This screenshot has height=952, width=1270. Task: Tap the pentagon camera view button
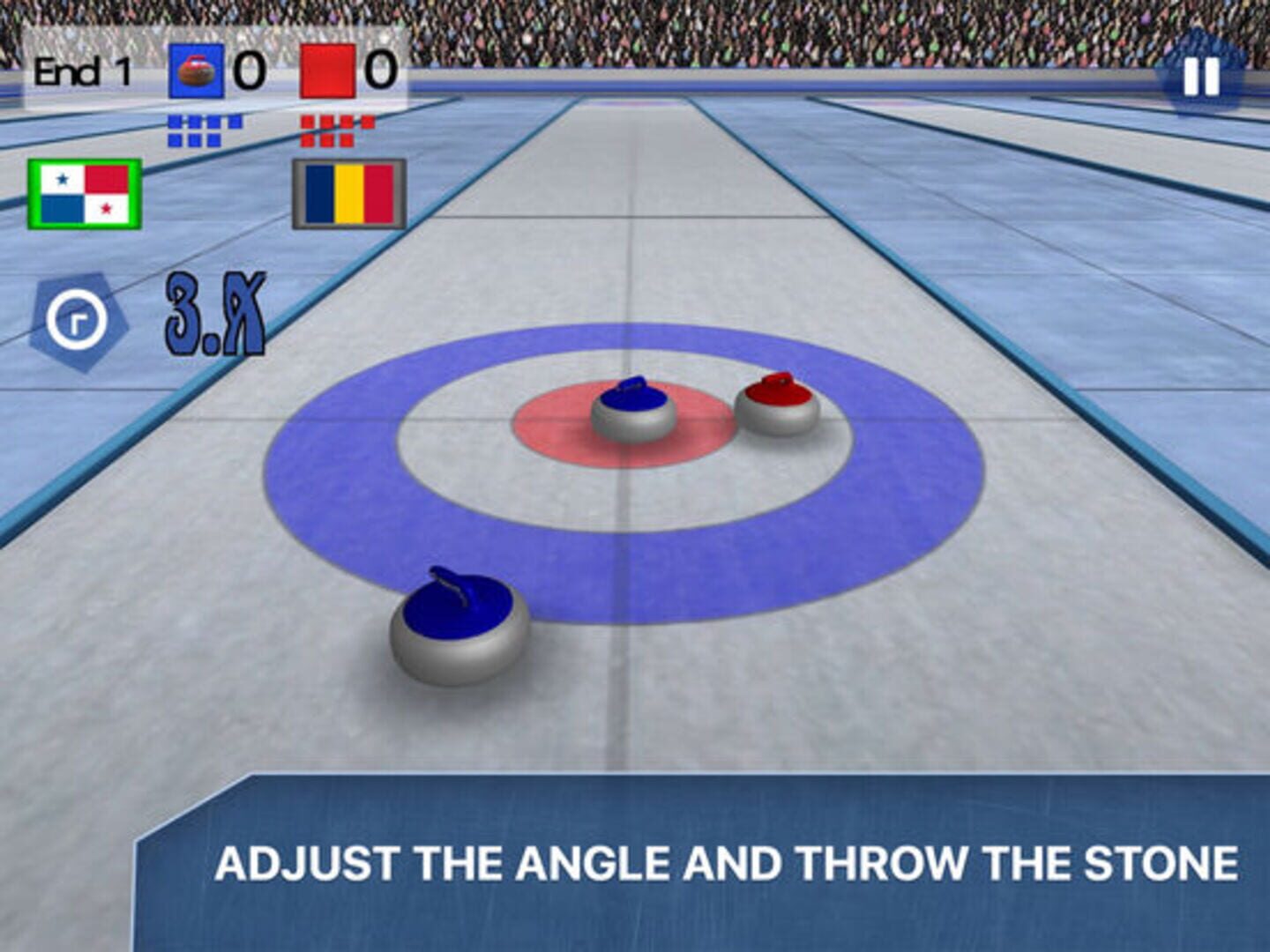(x=78, y=321)
